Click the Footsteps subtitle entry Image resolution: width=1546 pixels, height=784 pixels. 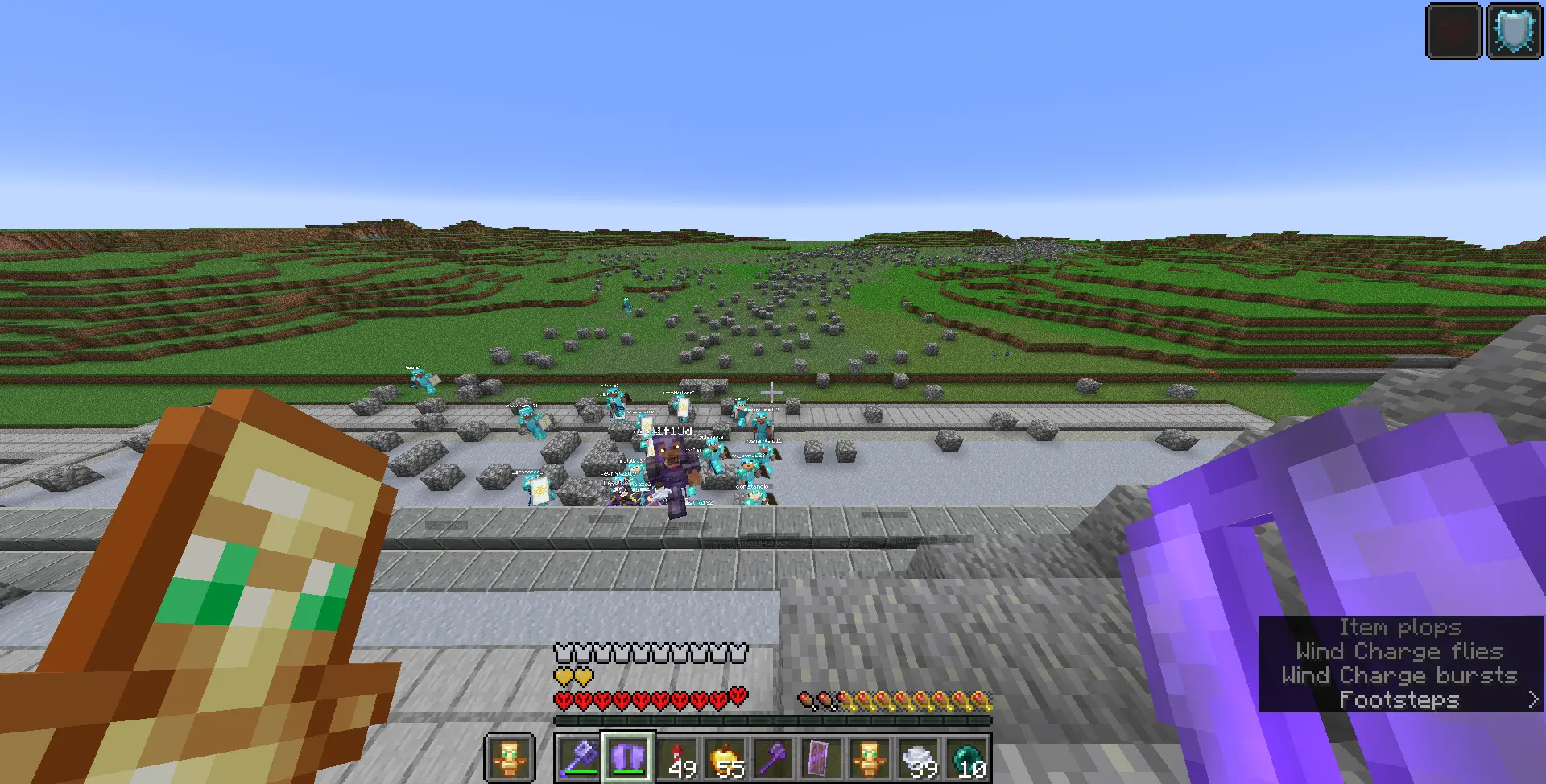[1398, 699]
